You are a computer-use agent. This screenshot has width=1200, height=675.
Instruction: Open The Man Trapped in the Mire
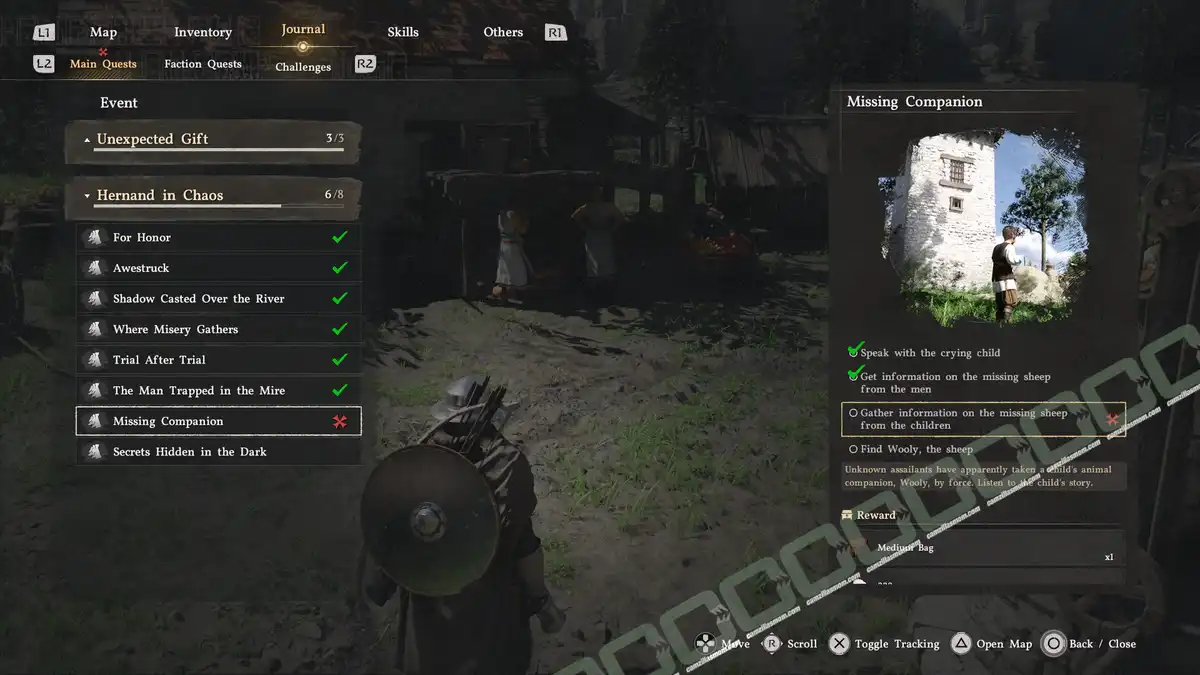[x=218, y=391]
